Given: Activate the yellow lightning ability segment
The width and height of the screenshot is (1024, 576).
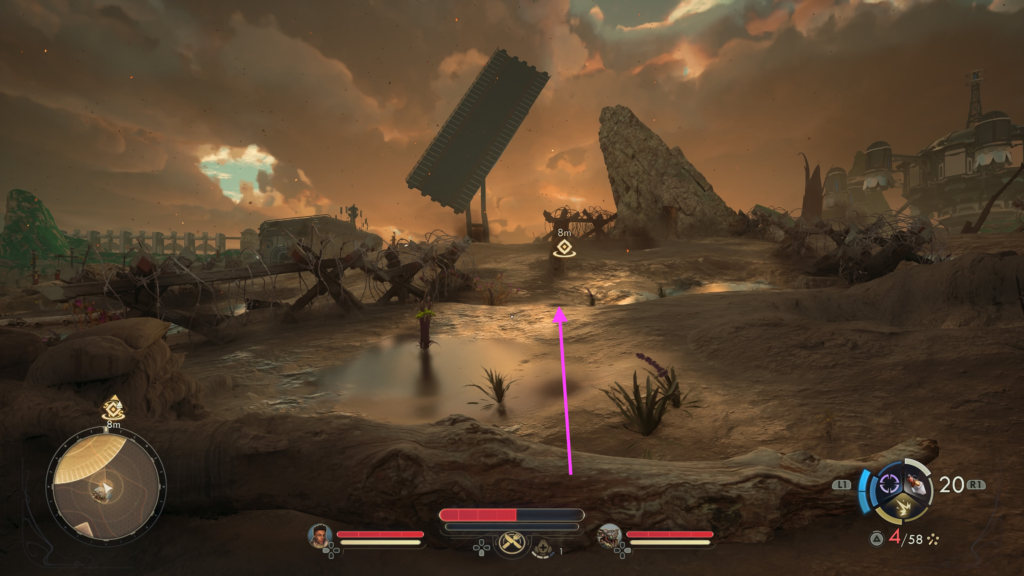Looking at the screenshot, I should coord(901,507).
